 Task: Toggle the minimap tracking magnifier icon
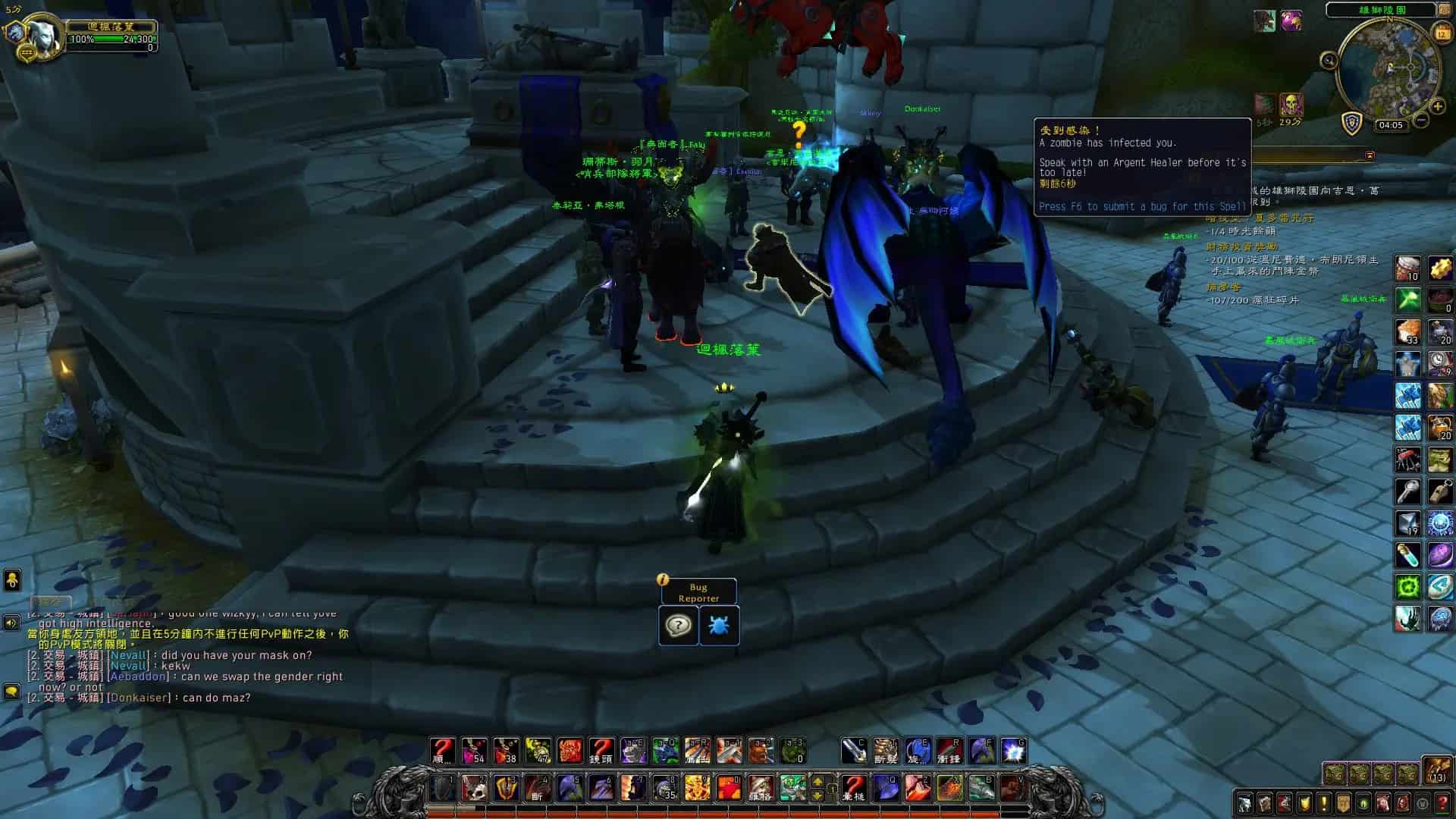(x=1329, y=61)
